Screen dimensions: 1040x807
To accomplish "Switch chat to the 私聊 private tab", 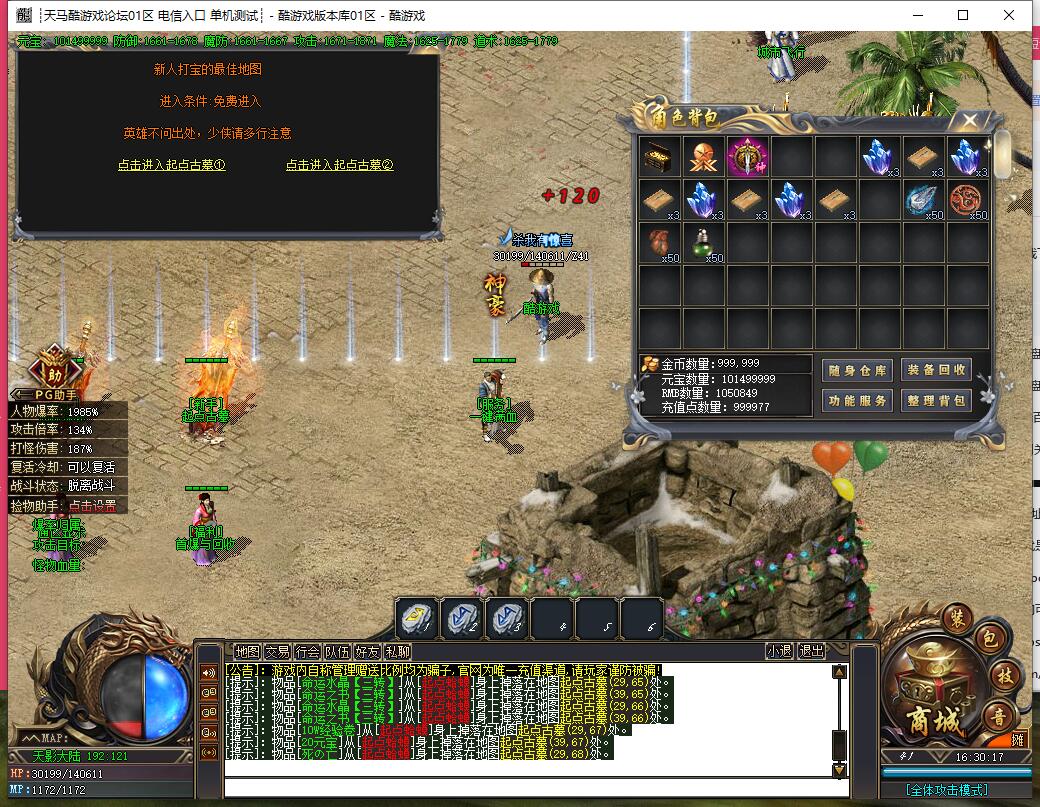I will 397,651.
